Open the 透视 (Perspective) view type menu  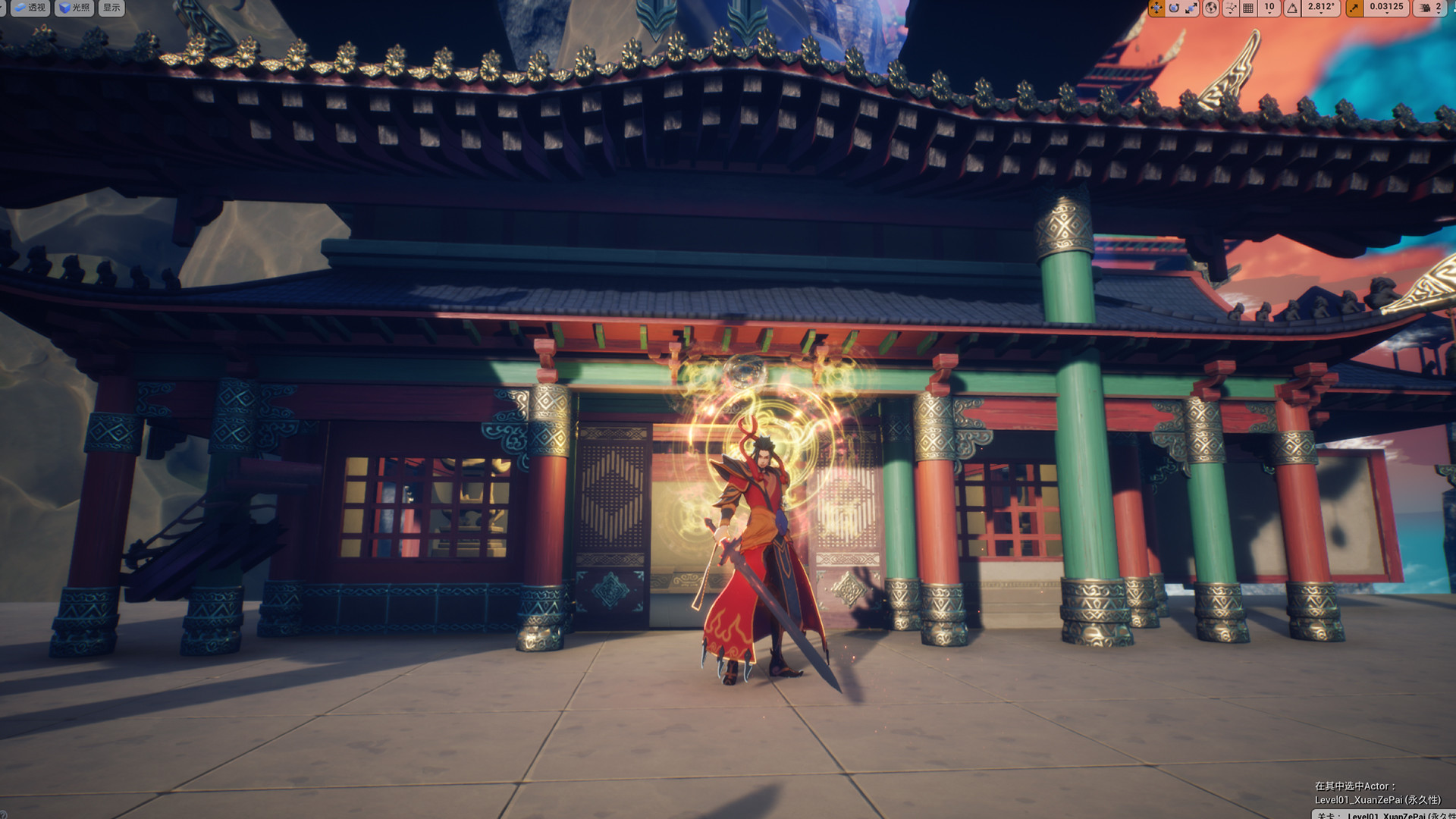point(30,8)
